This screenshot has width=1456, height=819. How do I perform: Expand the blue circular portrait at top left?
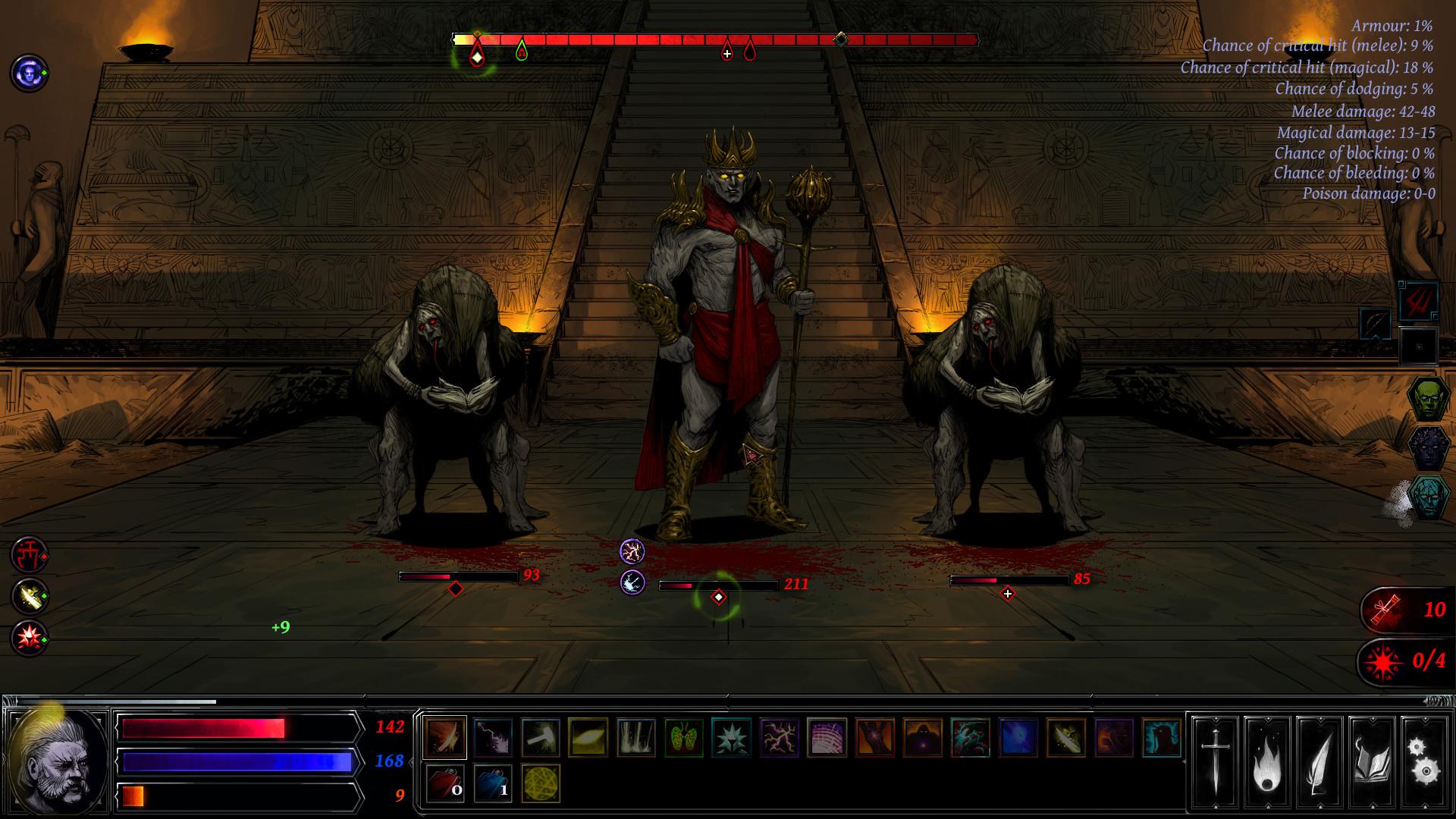27,74
